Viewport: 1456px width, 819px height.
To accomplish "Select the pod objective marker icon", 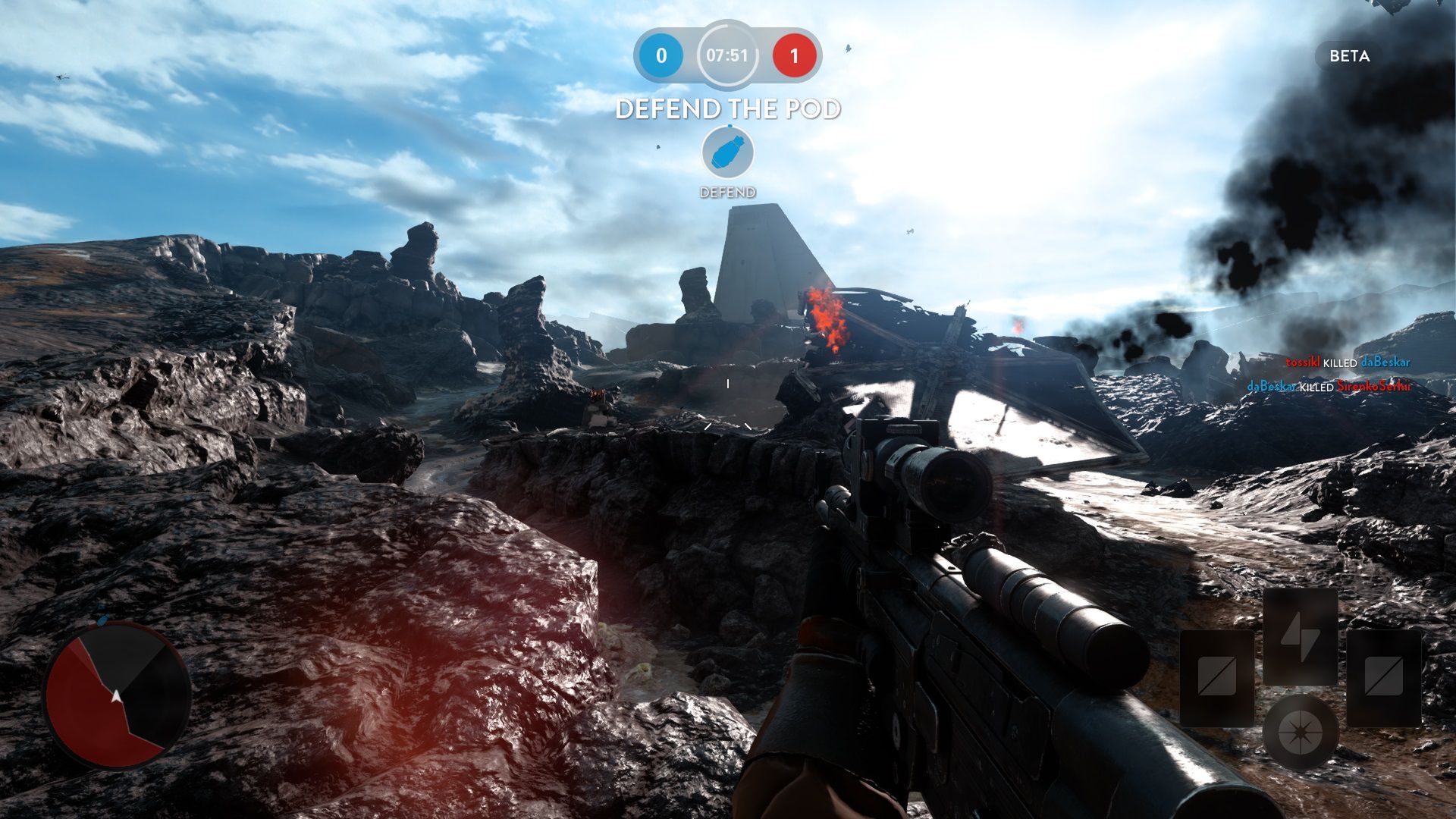I will point(727,152).
